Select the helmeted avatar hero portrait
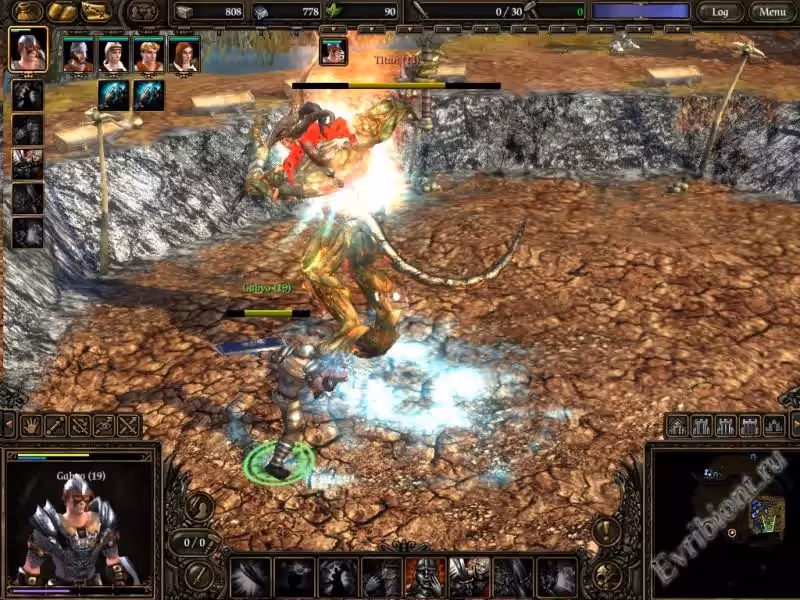This screenshot has width=800, height=600. click(28, 51)
